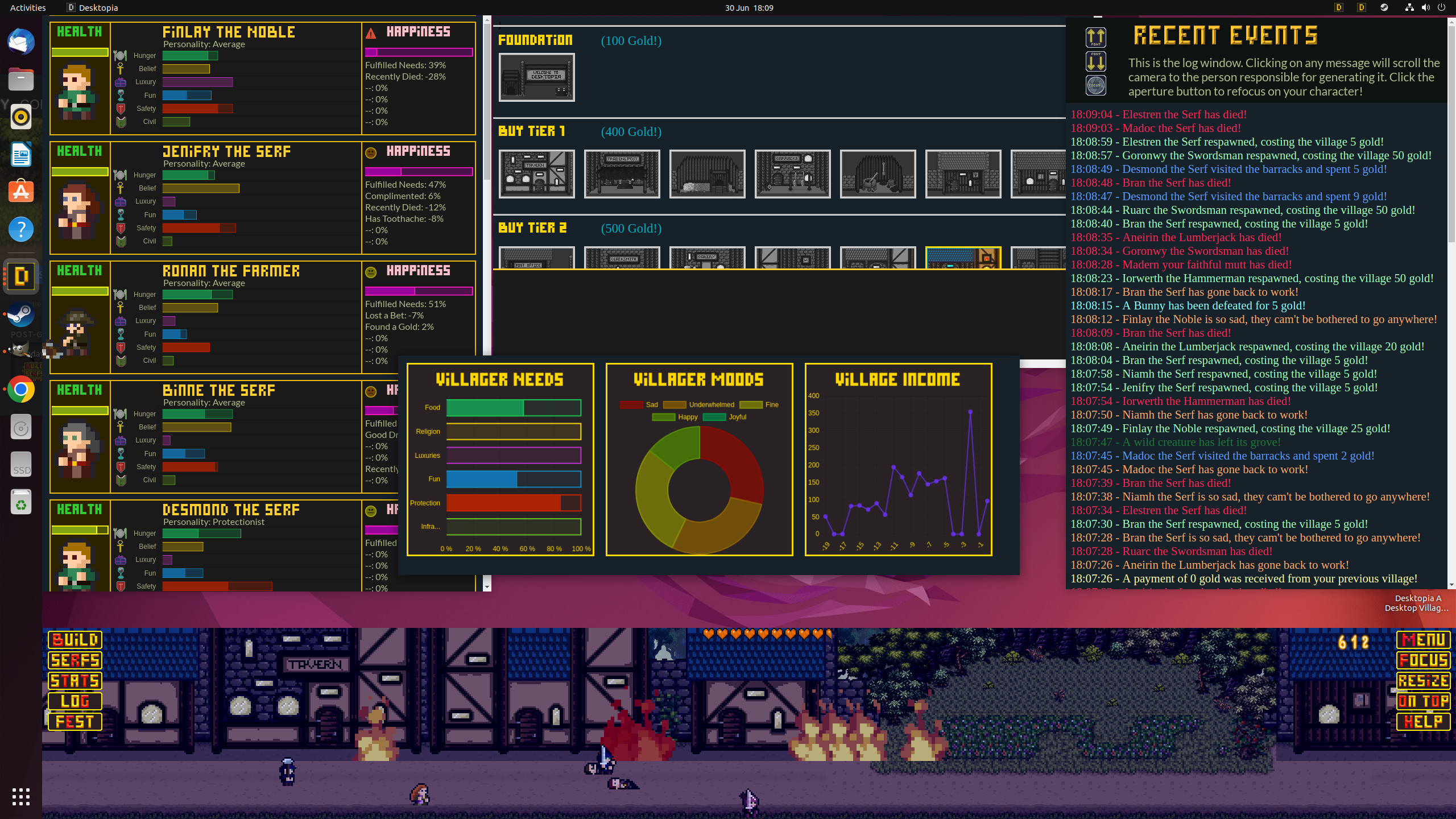Open the BUILD menu
The image size is (1456, 819).
75,640
